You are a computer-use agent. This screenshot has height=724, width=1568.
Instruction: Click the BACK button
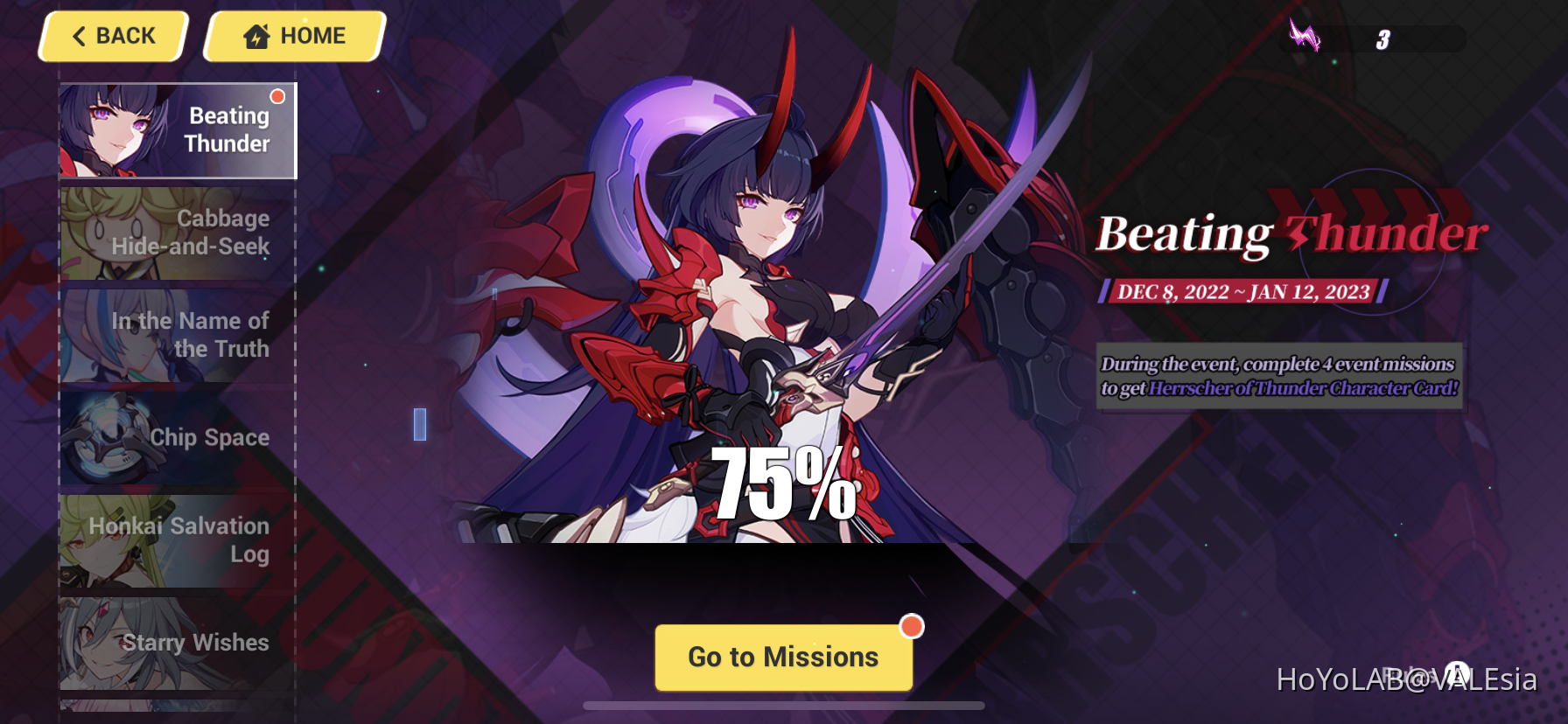tap(112, 36)
